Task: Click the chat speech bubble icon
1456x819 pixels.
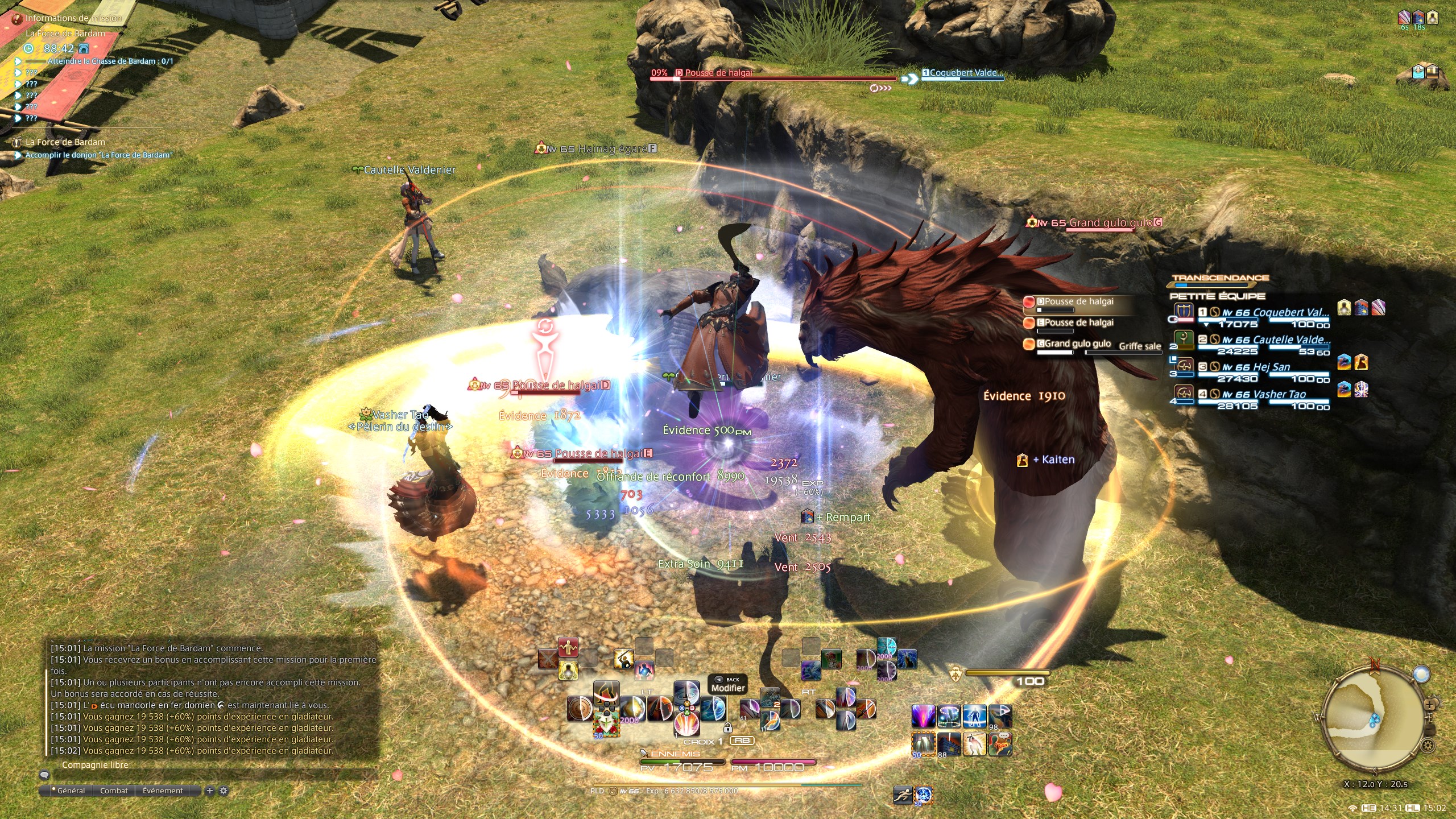Action: [x=44, y=775]
